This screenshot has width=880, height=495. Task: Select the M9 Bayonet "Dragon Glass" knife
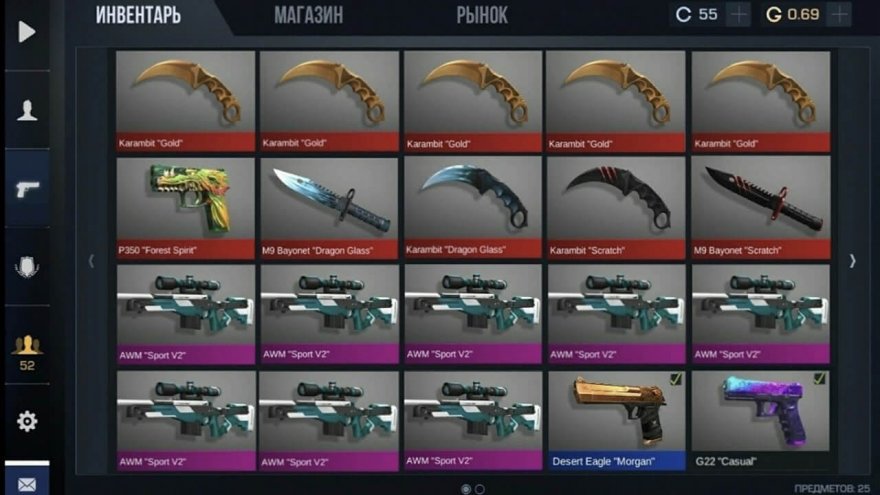pos(329,207)
